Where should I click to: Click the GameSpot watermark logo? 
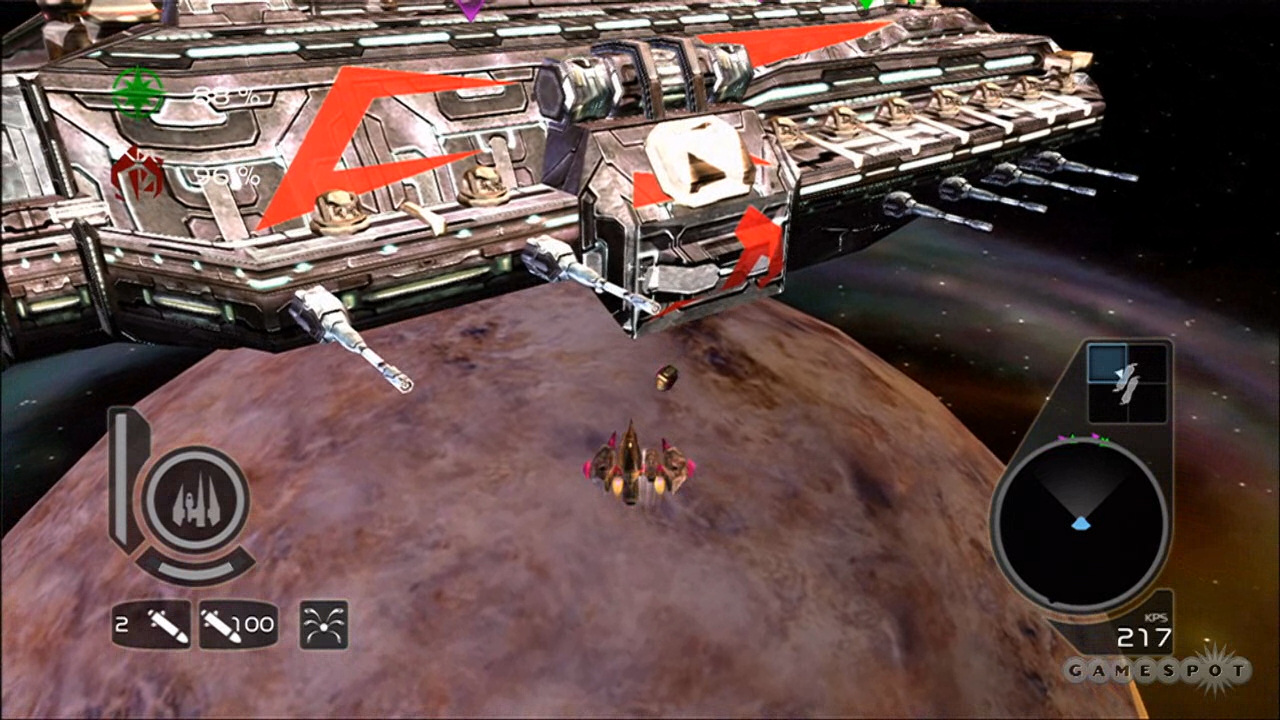tap(1156, 670)
